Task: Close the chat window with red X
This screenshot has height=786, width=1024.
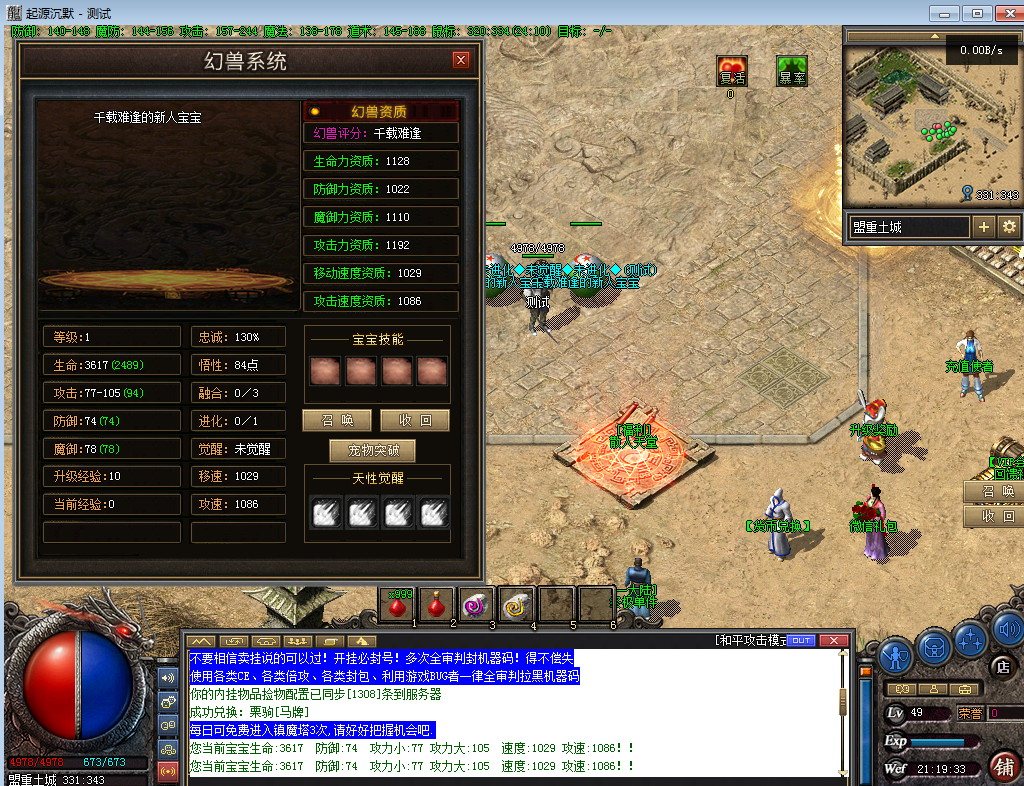Action: 836,640
